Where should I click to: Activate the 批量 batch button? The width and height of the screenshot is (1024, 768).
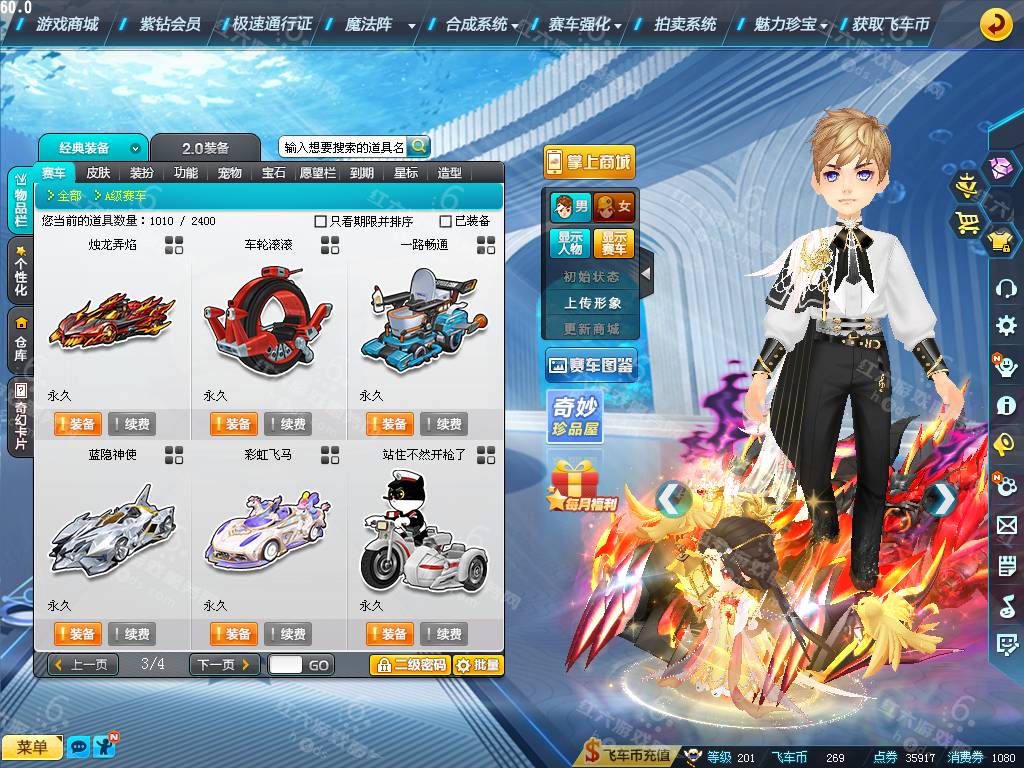pyautogui.click(x=478, y=665)
